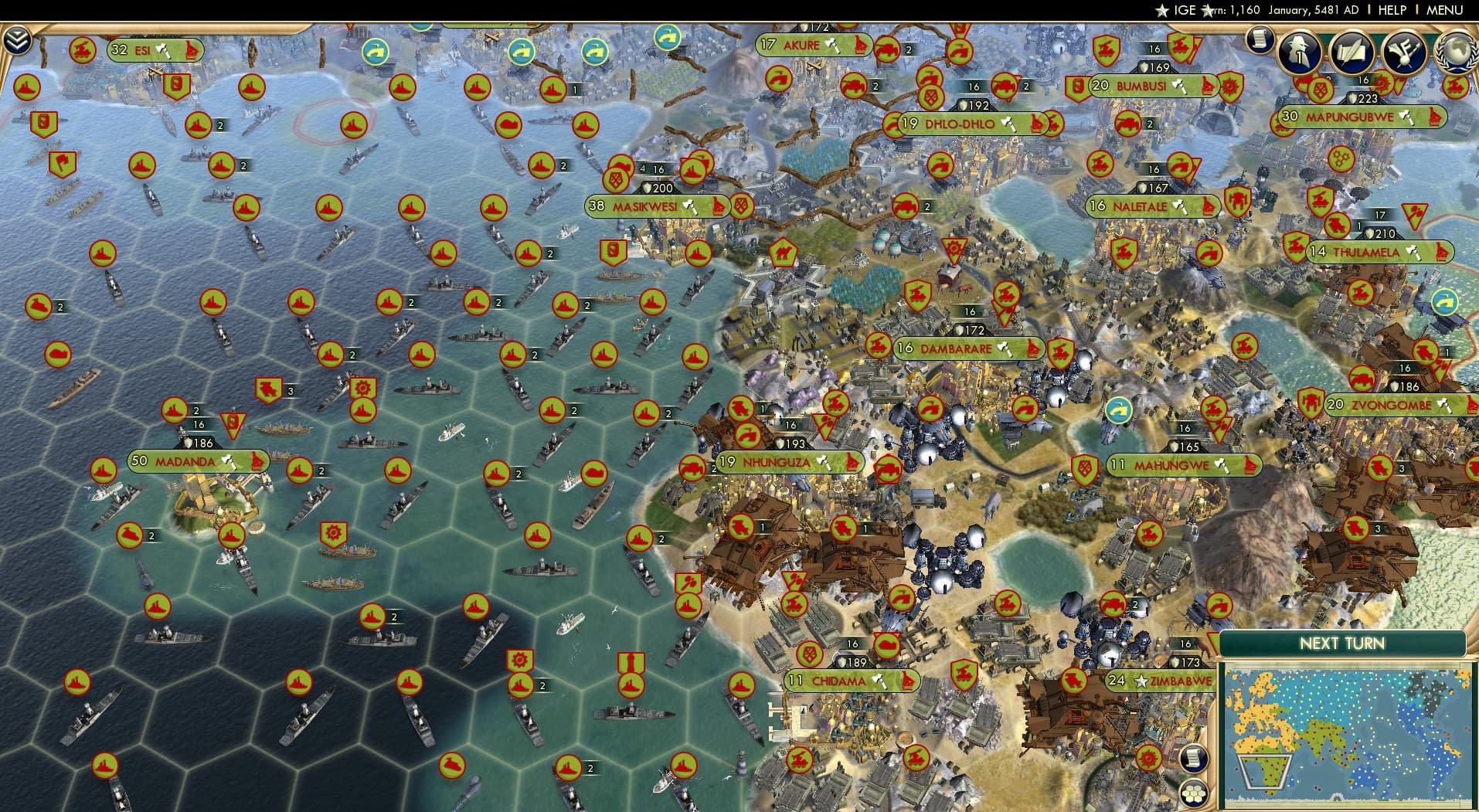Click the scroll icon below the minimap
1479x812 pixels.
(1194, 759)
